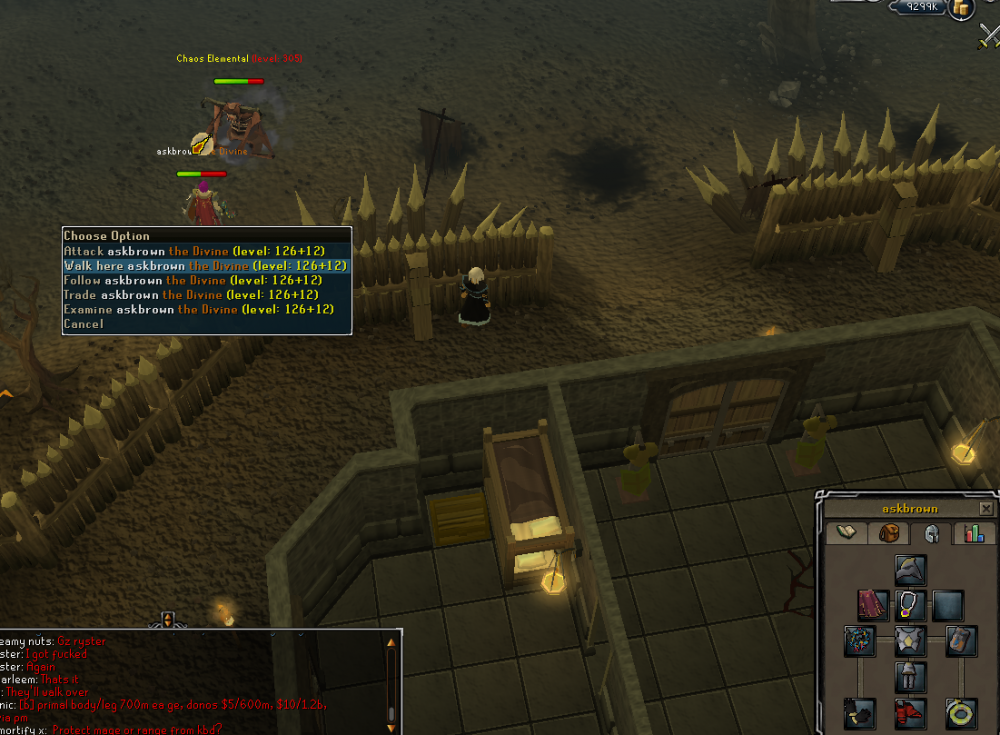Click the platebody armor slot
Viewport: 1000px width, 735px height.
click(910, 641)
